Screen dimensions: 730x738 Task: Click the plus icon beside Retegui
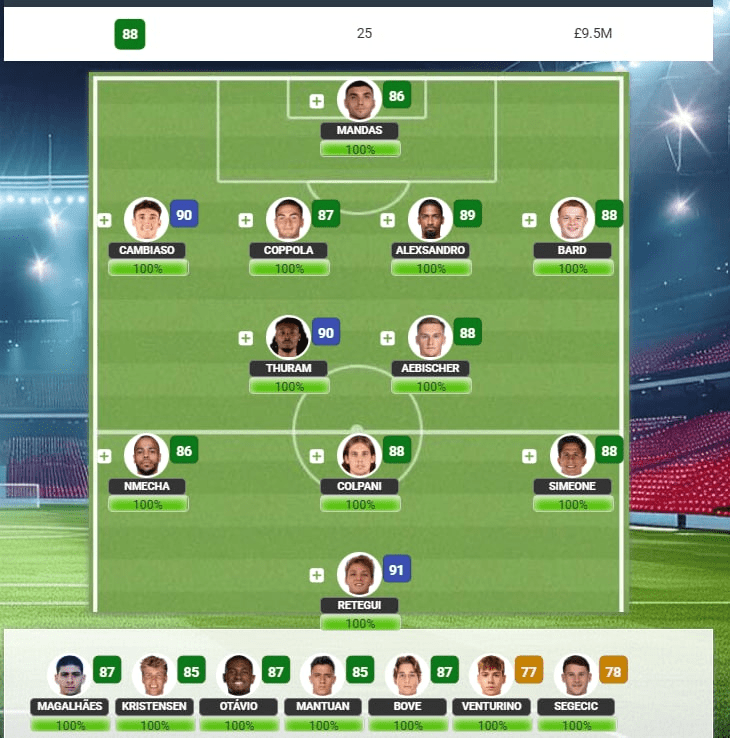317,575
